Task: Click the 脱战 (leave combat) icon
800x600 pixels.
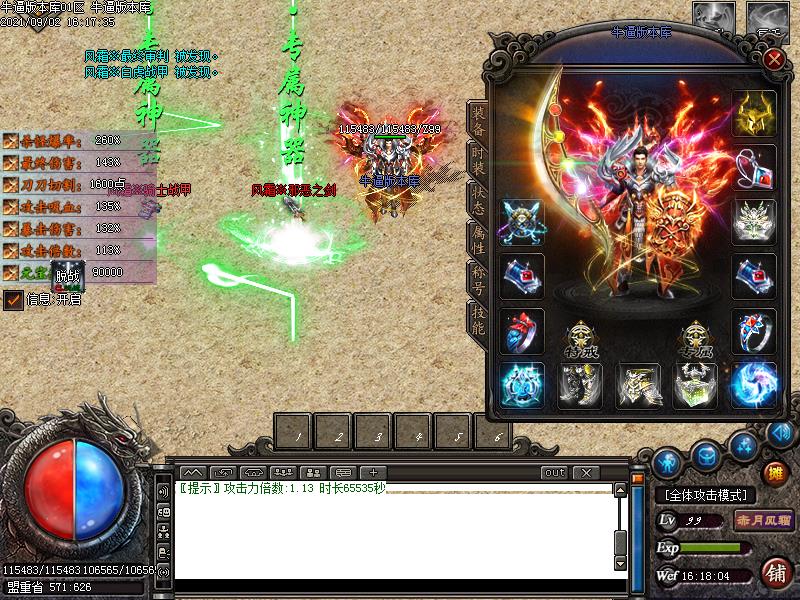Action: click(66, 273)
